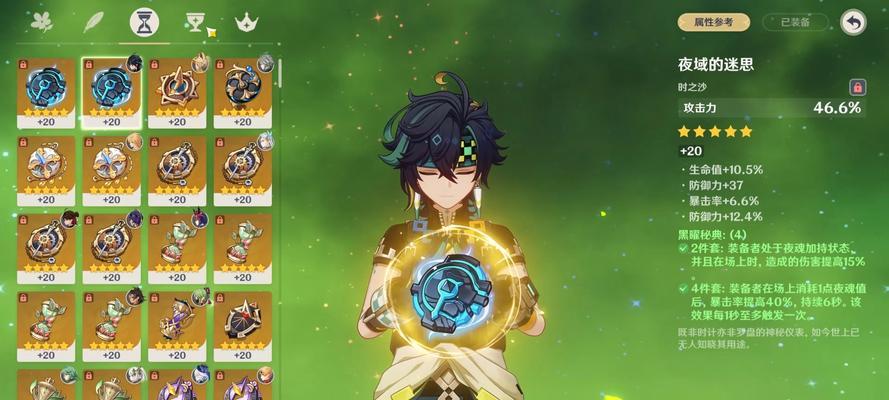Open the 属性参考 attribute reference
The width and height of the screenshot is (889, 400).
(714, 21)
